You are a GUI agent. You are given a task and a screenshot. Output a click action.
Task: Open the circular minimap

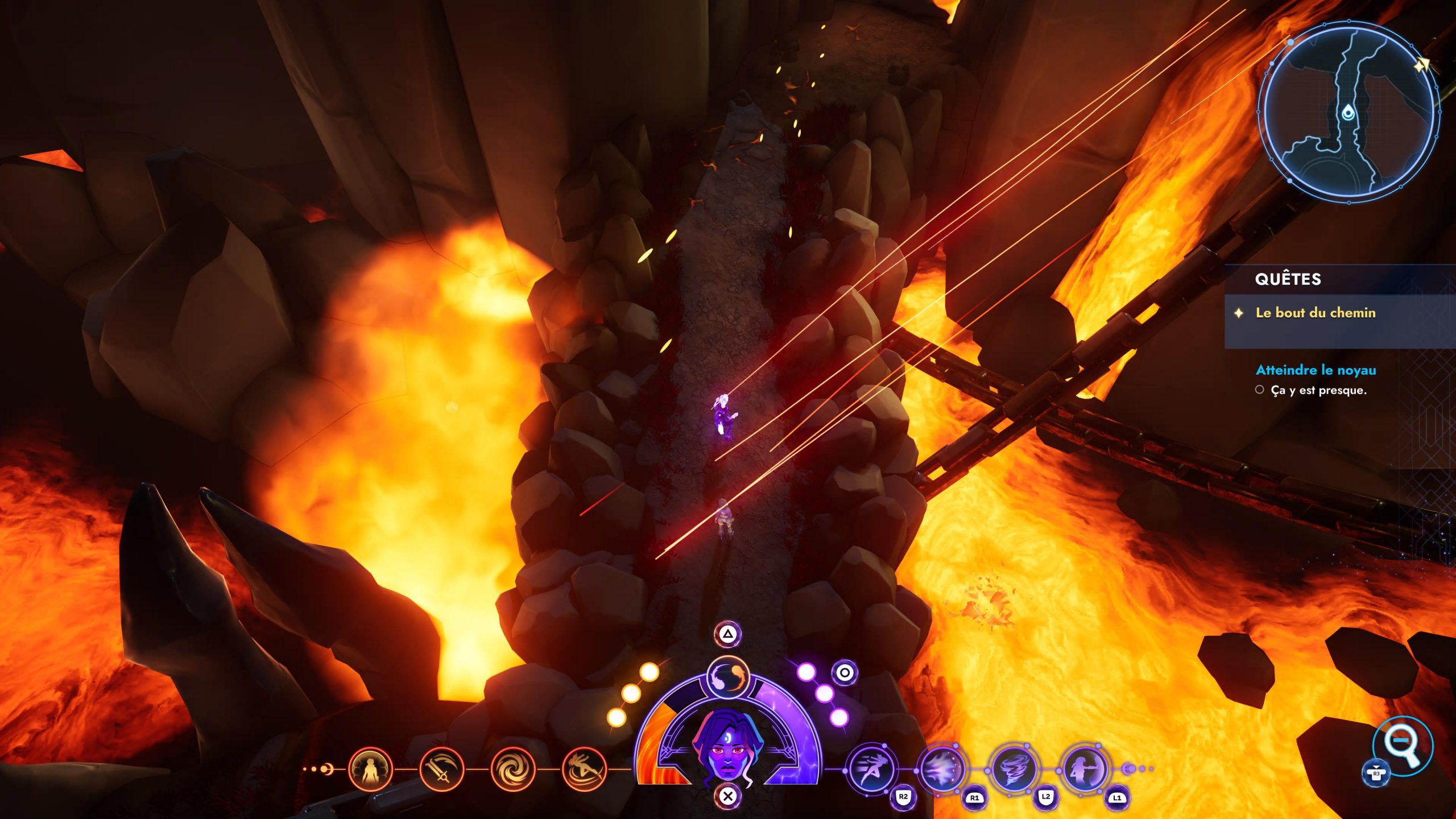(x=1348, y=111)
